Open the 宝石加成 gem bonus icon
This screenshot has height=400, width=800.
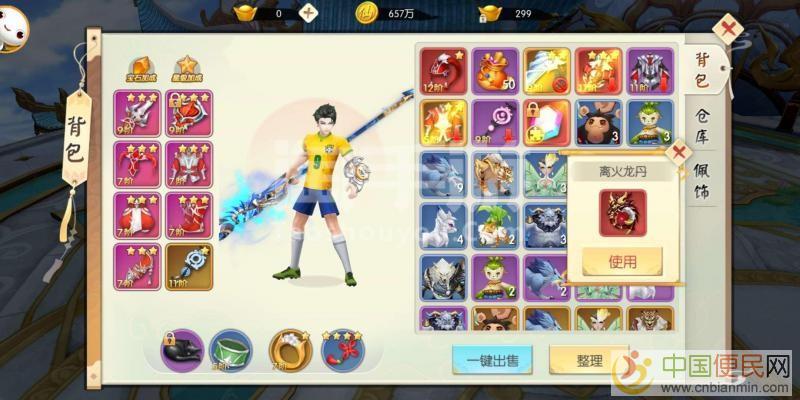coord(140,70)
